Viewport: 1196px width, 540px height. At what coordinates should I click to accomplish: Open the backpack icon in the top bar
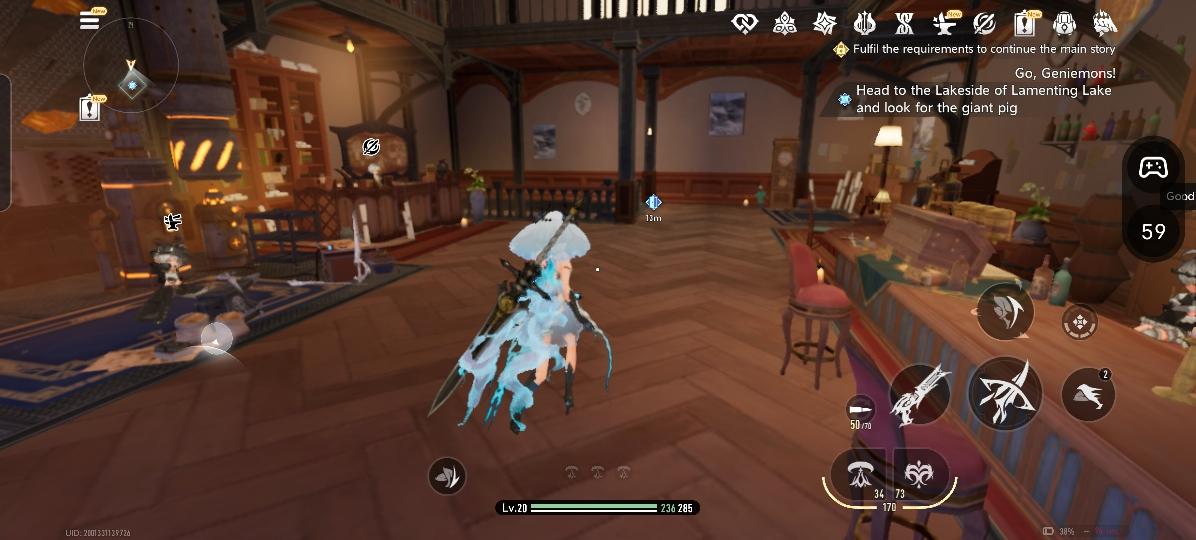click(1064, 23)
